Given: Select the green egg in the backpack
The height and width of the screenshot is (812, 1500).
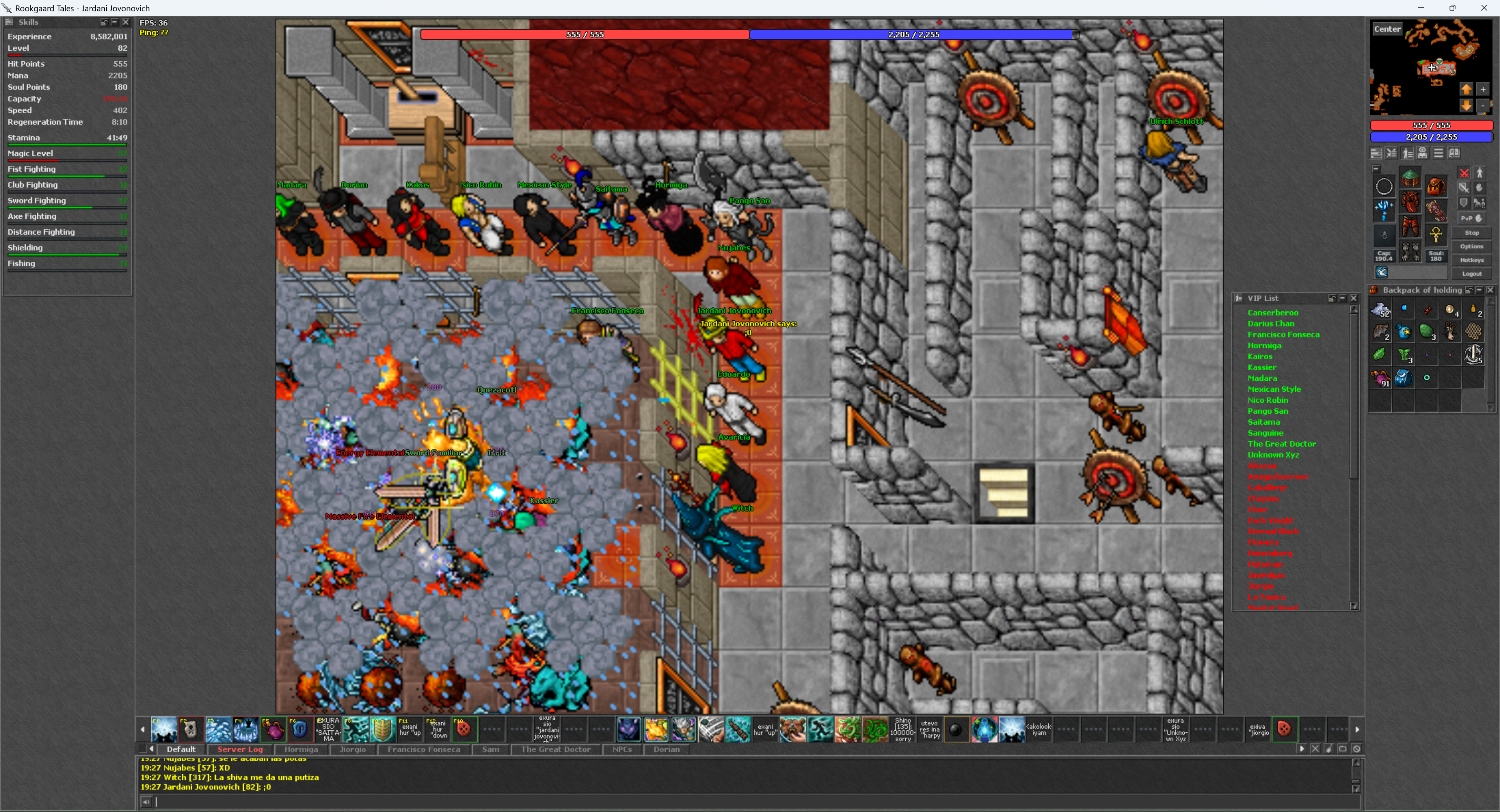Looking at the screenshot, I should tap(1427, 332).
